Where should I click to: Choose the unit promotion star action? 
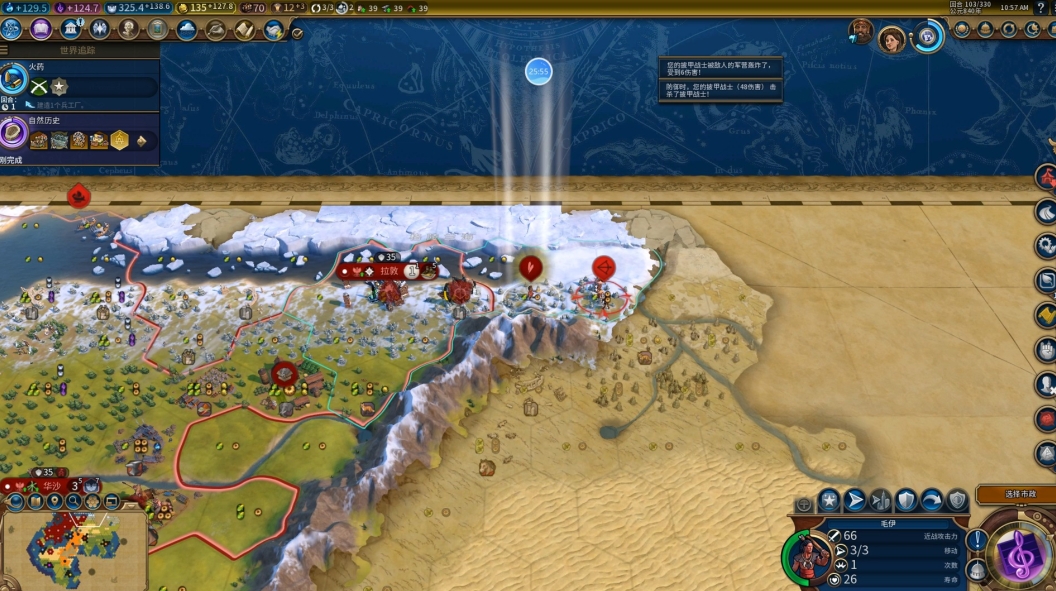pyautogui.click(x=829, y=500)
